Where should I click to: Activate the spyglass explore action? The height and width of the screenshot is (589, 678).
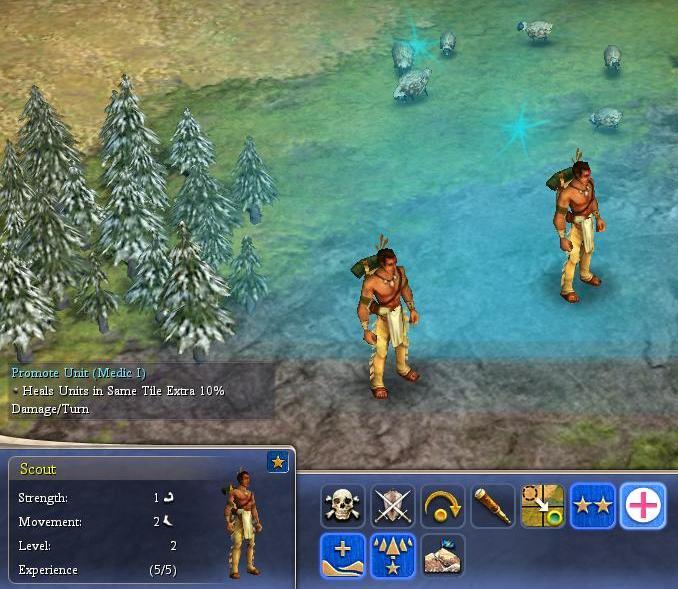(492, 506)
